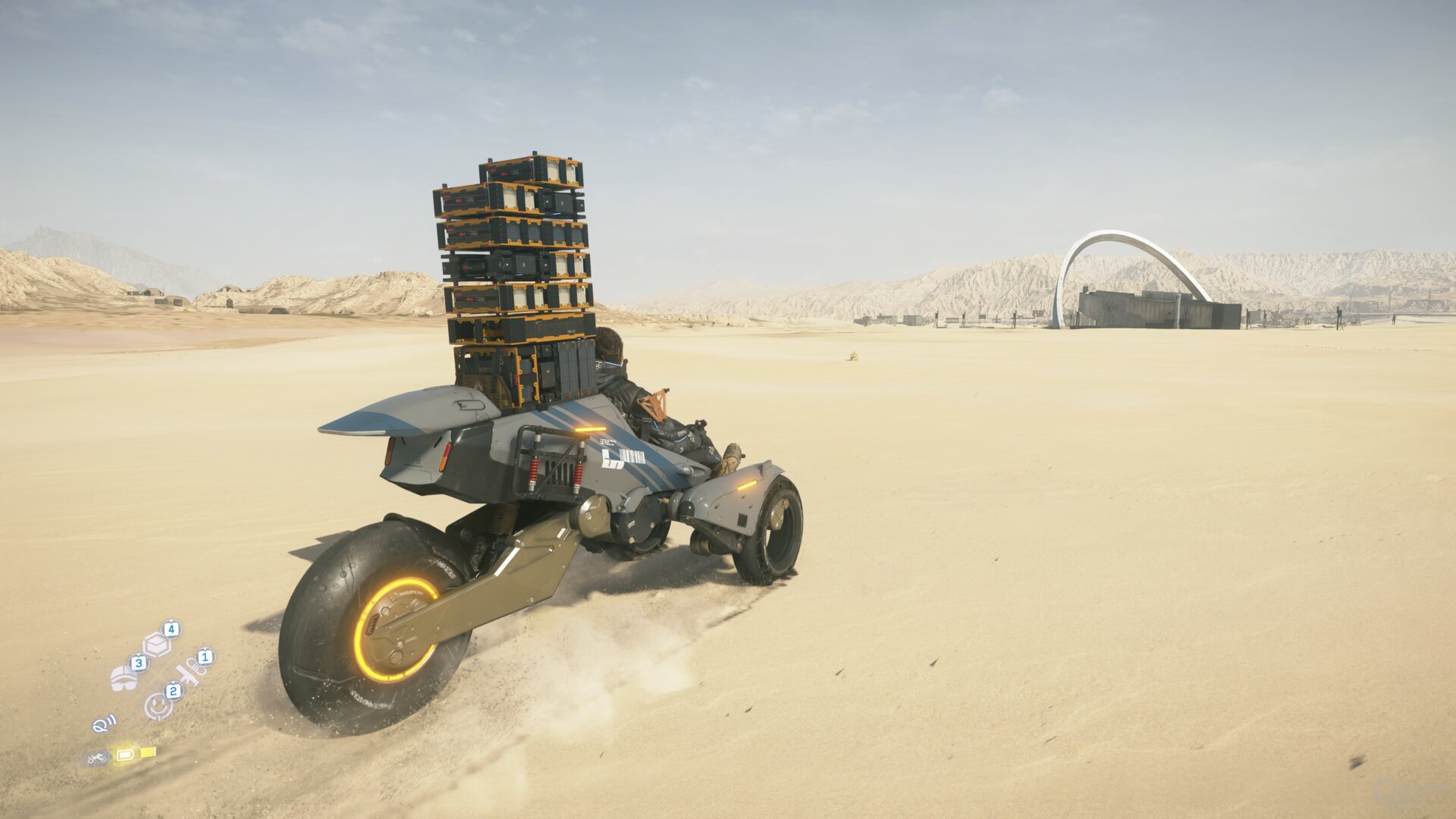
Task: Click the yellow battery charge bar
Action: 148,753
